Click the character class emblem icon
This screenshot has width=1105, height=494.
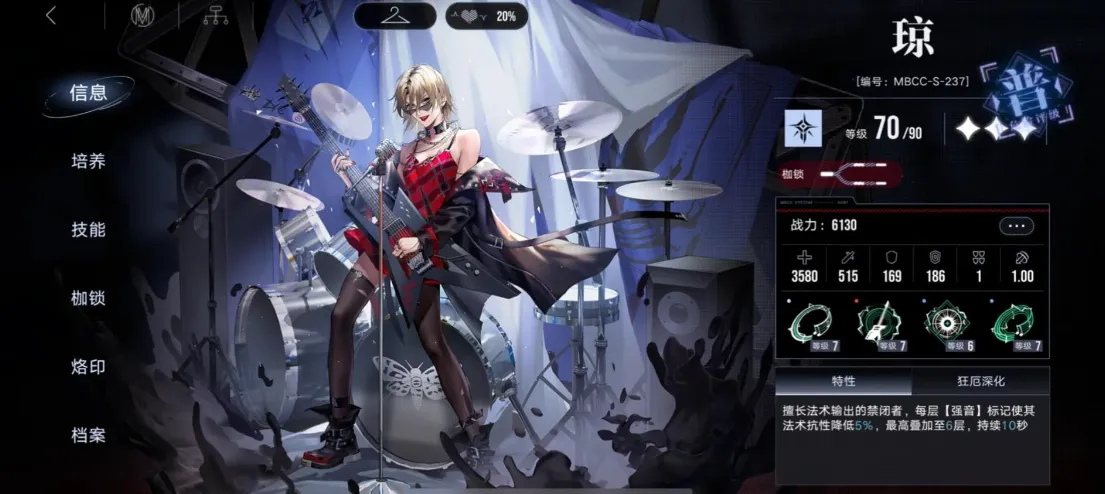805,129
